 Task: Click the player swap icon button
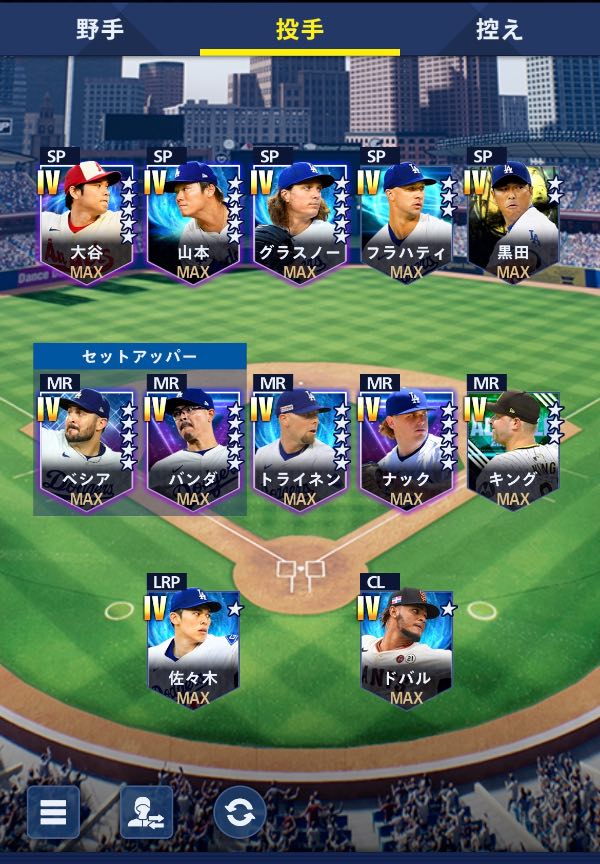pyautogui.click(x=146, y=812)
